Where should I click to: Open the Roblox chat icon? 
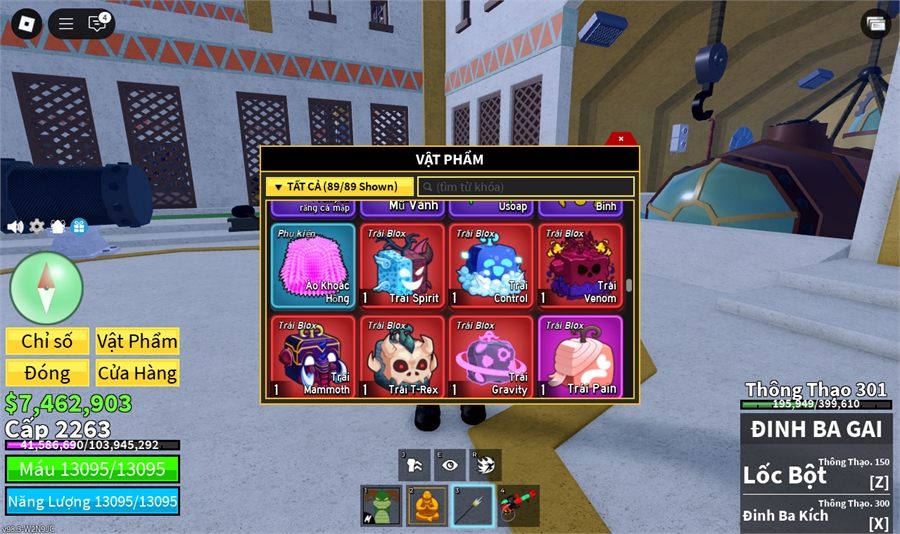97,24
